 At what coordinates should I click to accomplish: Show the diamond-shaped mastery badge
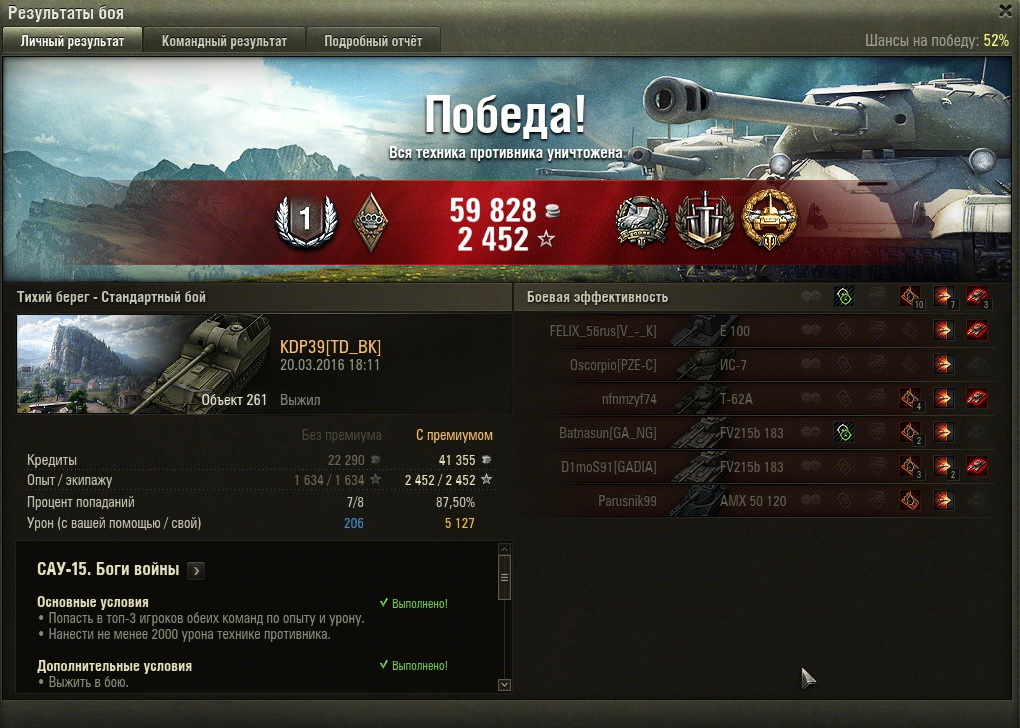coord(371,221)
